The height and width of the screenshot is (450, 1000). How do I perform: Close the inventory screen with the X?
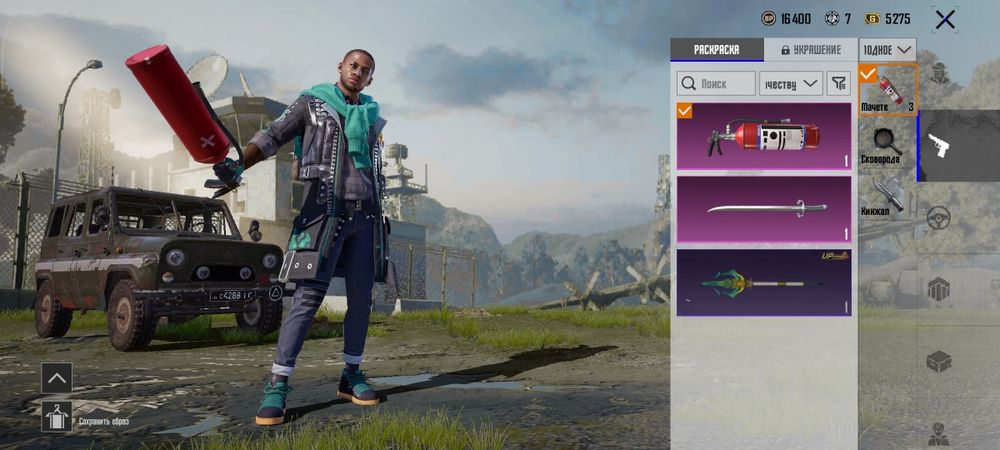944,19
